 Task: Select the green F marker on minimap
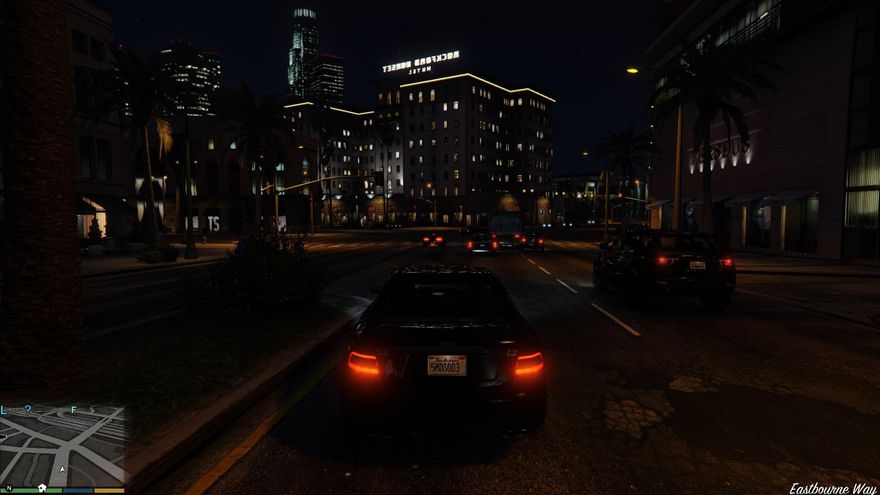[73, 410]
